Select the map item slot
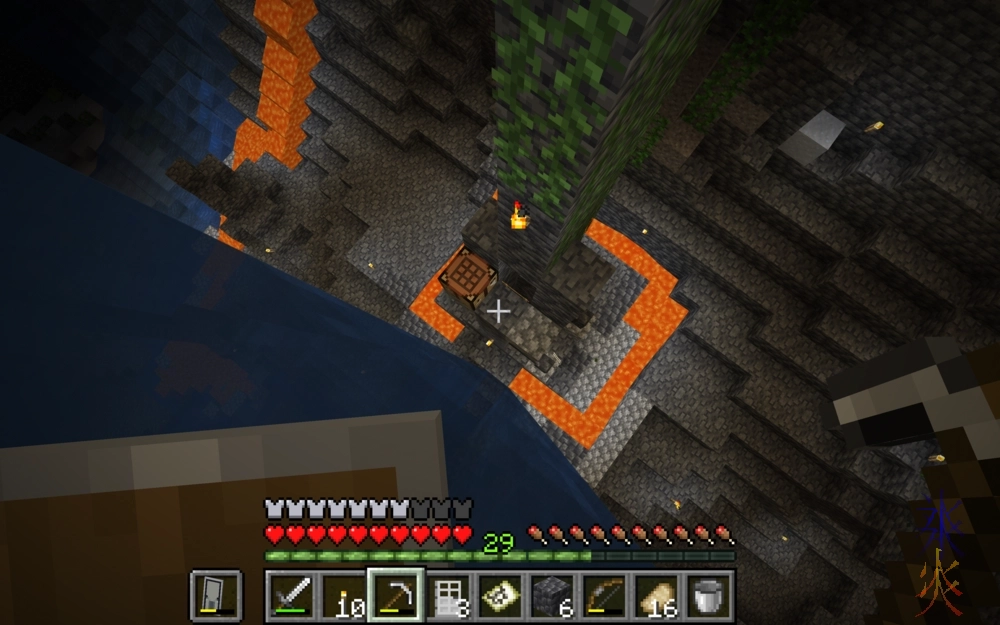This screenshot has height=625, width=1000. click(x=500, y=596)
